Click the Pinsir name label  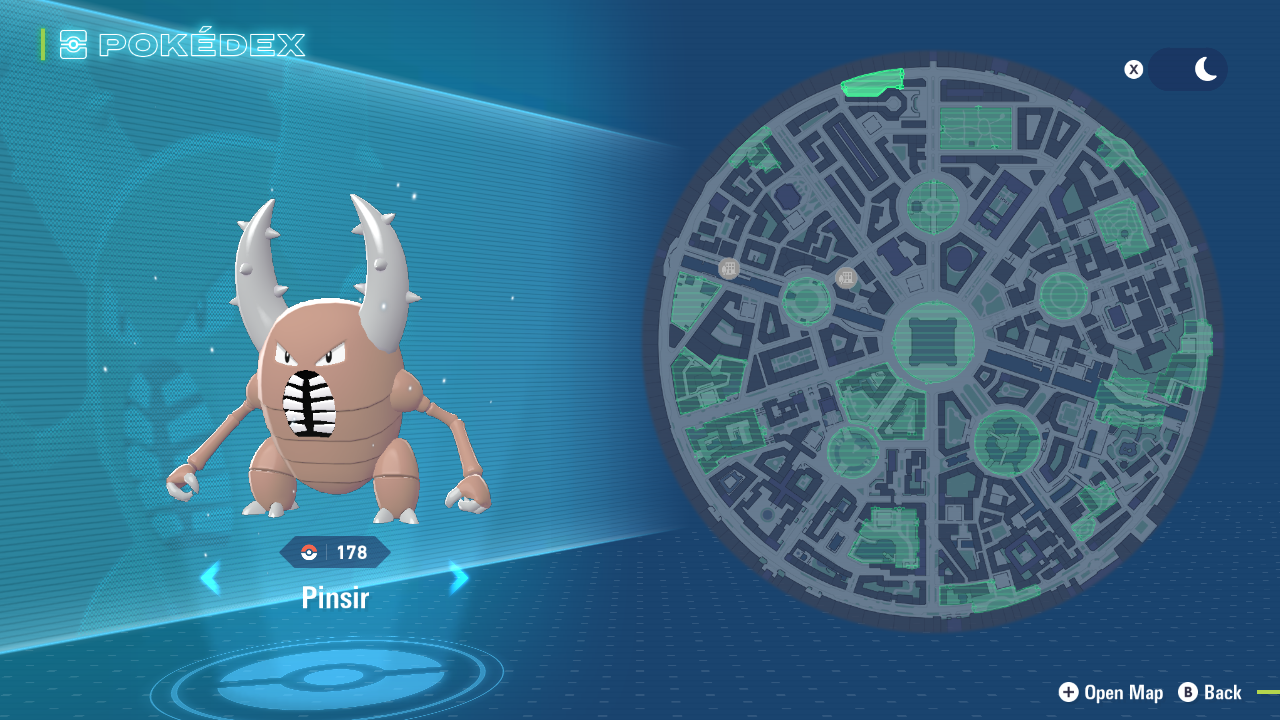pyautogui.click(x=334, y=597)
